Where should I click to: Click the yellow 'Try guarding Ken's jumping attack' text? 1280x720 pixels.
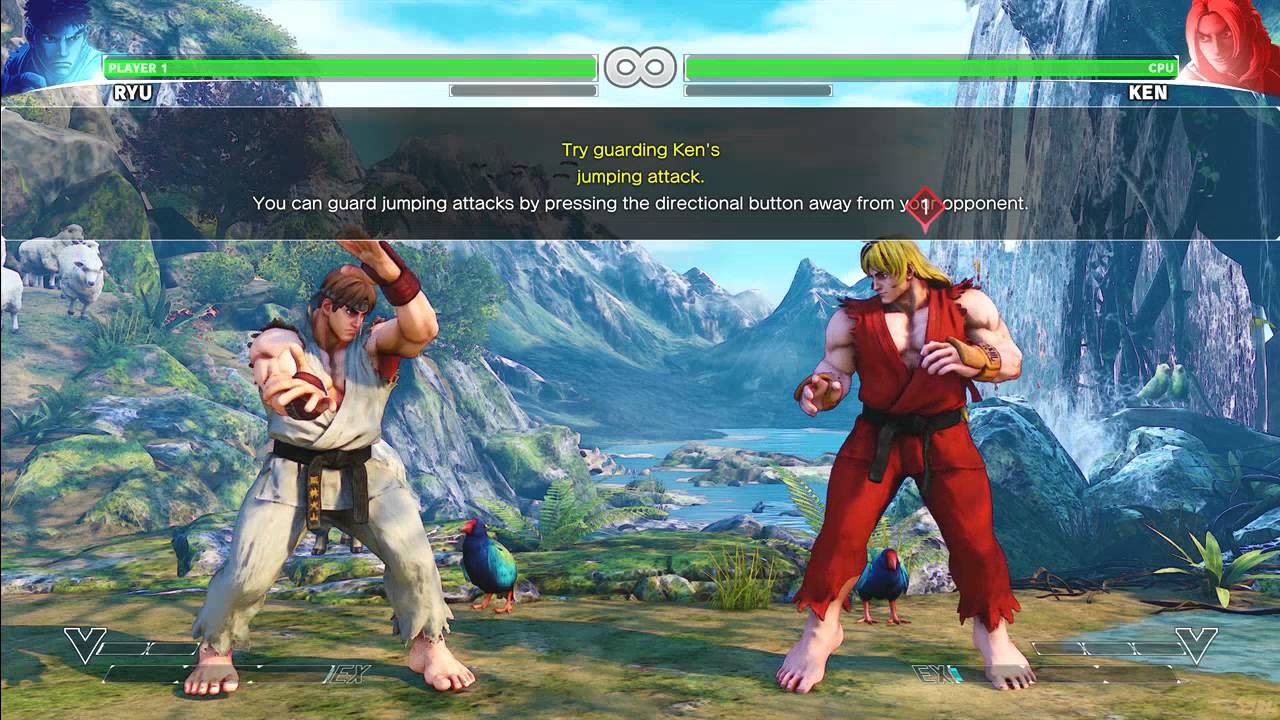coord(640,162)
